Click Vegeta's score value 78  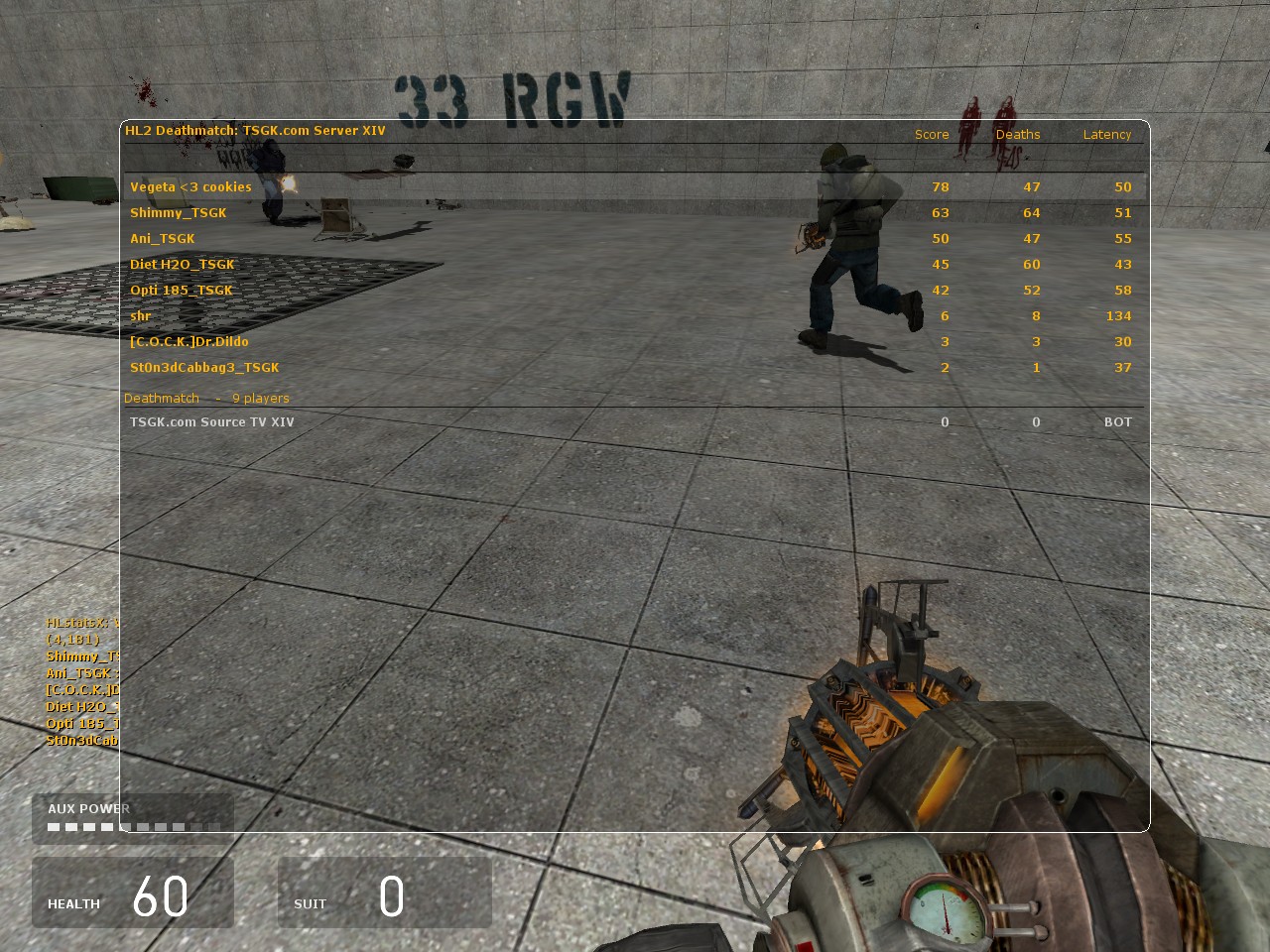click(940, 186)
